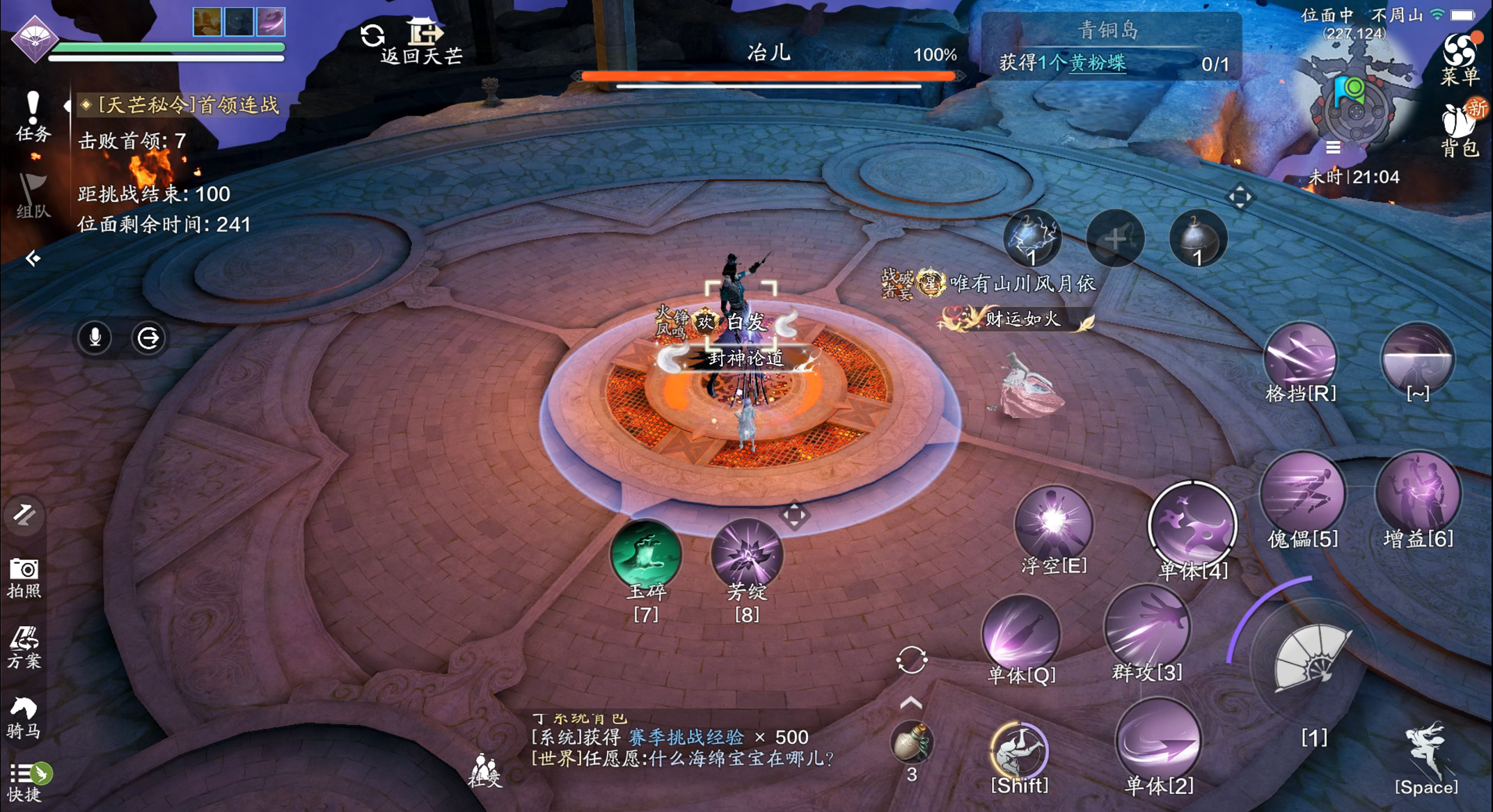The width and height of the screenshot is (1493, 812).
Task: Open the 任务 quest panel
Action: (x=32, y=116)
